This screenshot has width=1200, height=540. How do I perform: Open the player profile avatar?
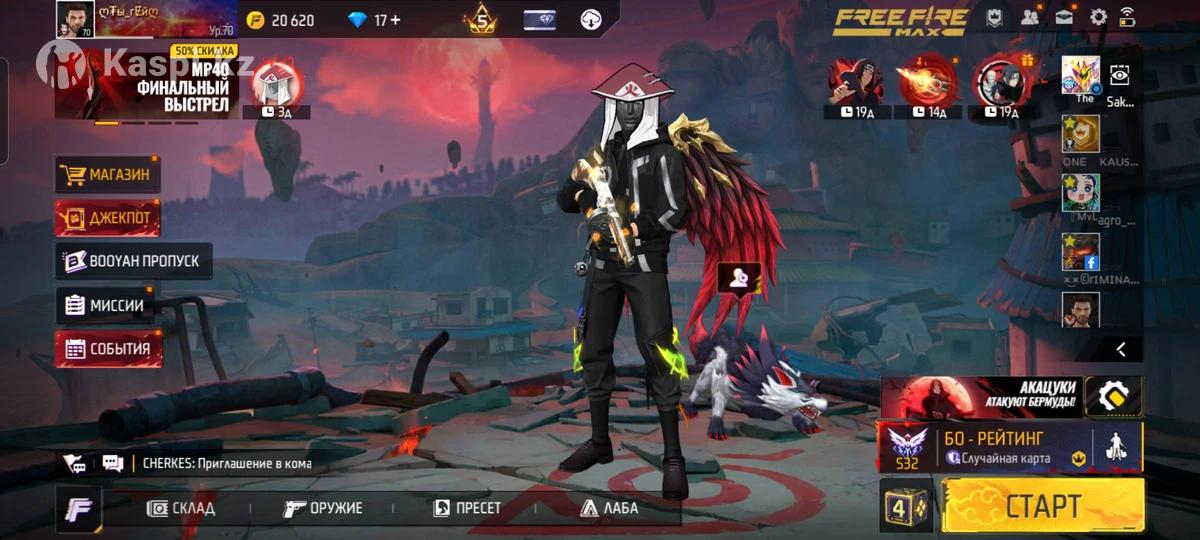(x=75, y=19)
